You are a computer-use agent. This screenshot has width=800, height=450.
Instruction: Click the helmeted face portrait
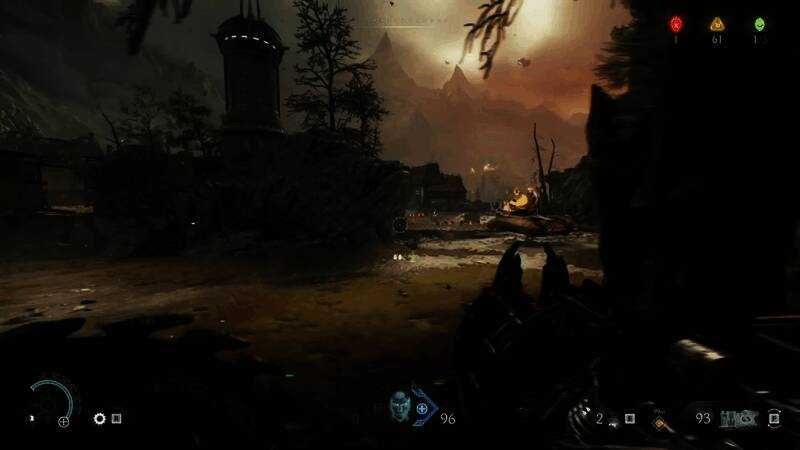[399, 406]
